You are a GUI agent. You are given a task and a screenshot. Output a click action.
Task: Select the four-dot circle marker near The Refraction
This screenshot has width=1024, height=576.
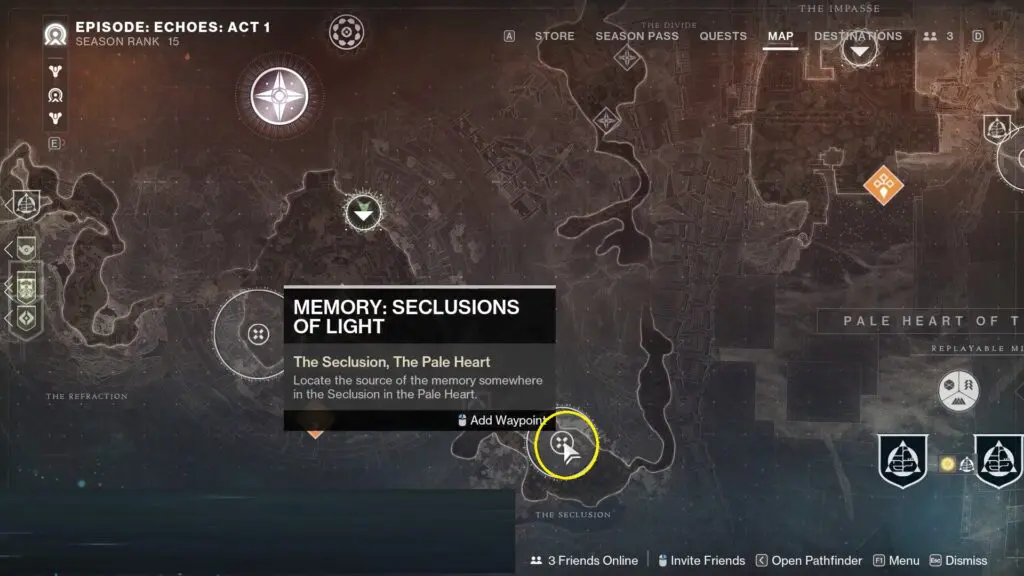coord(258,334)
